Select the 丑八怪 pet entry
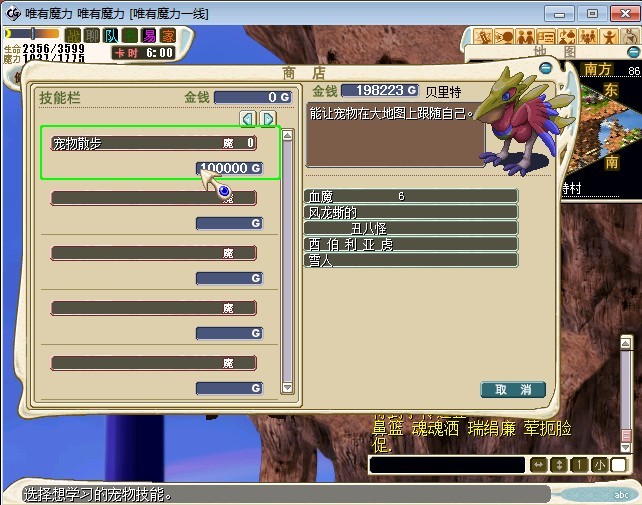642x505 pixels. coord(411,228)
